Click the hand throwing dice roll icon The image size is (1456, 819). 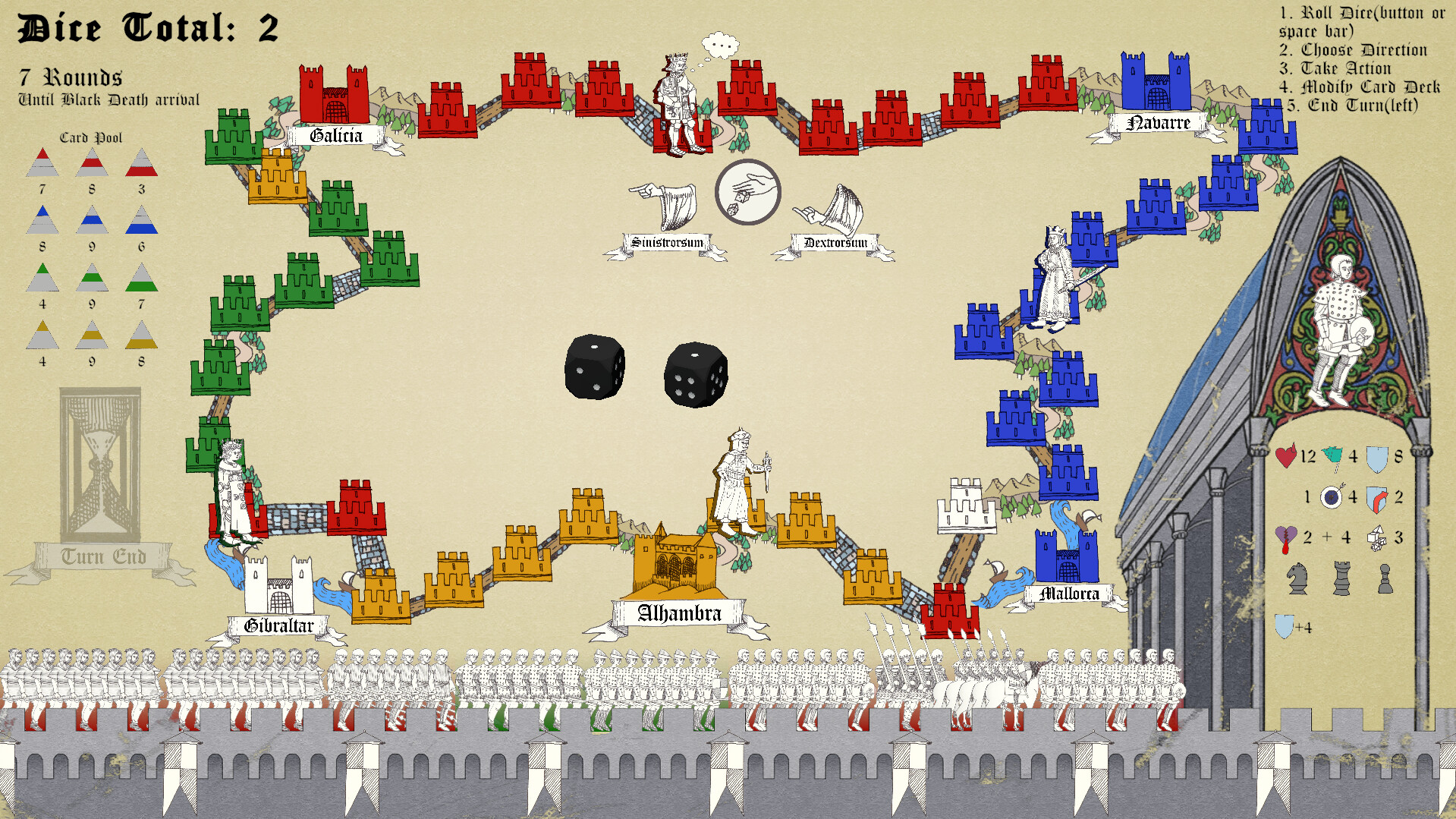tap(747, 192)
